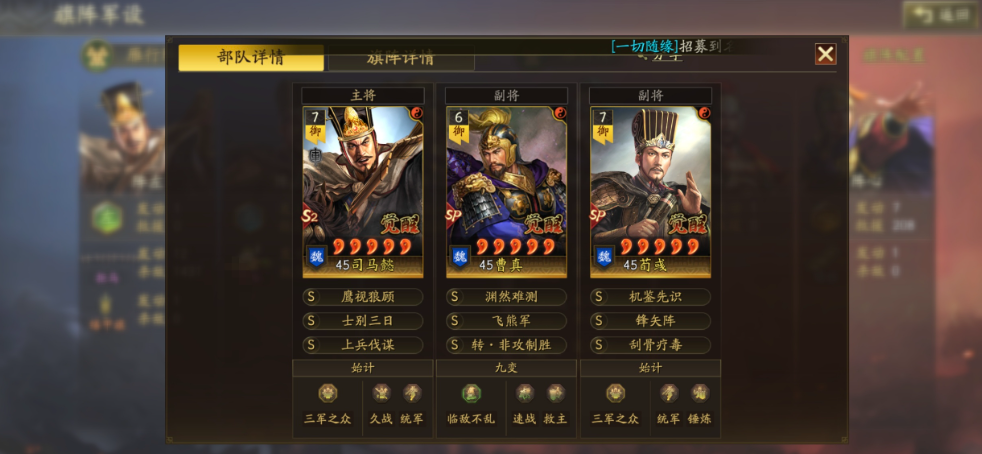The width and height of the screenshot is (982, 454).
Task: Inspect the 渊然难测 skill
Action: [506, 297]
